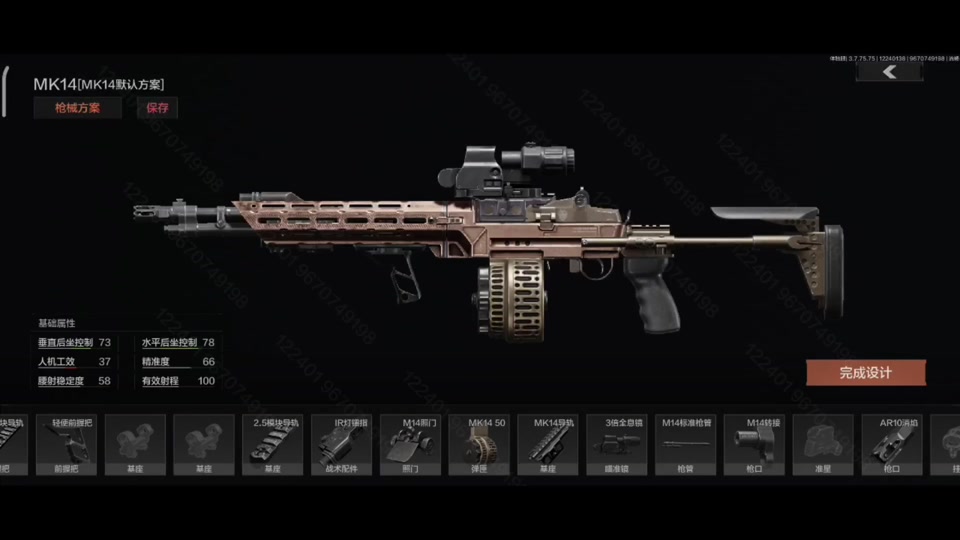The width and height of the screenshot is (960, 540).
Task: Open the M14照门 rear sight slot
Action: pyautogui.click(x=410, y=444)
